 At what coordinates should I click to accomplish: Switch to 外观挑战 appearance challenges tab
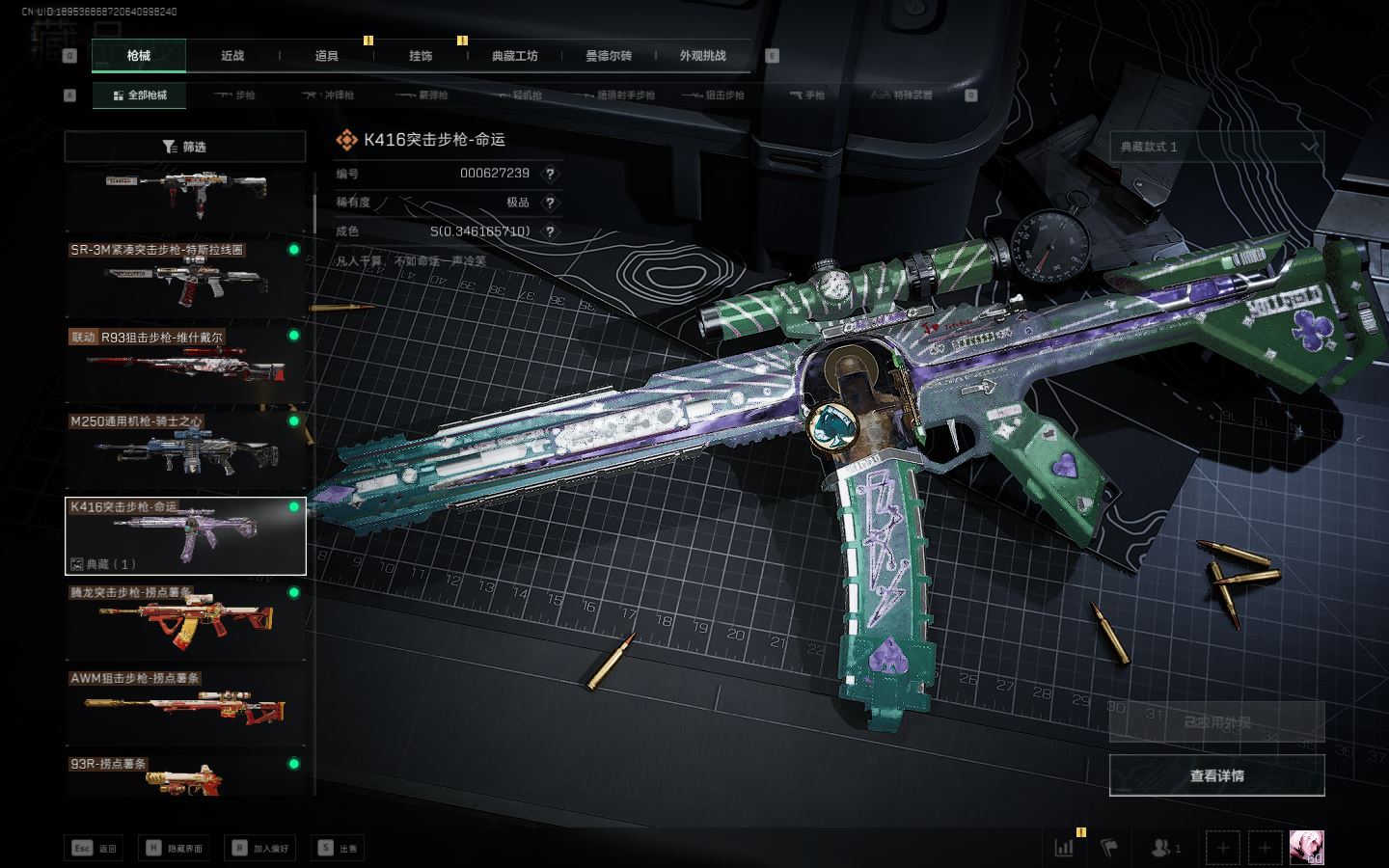click(x=702, y=56)
